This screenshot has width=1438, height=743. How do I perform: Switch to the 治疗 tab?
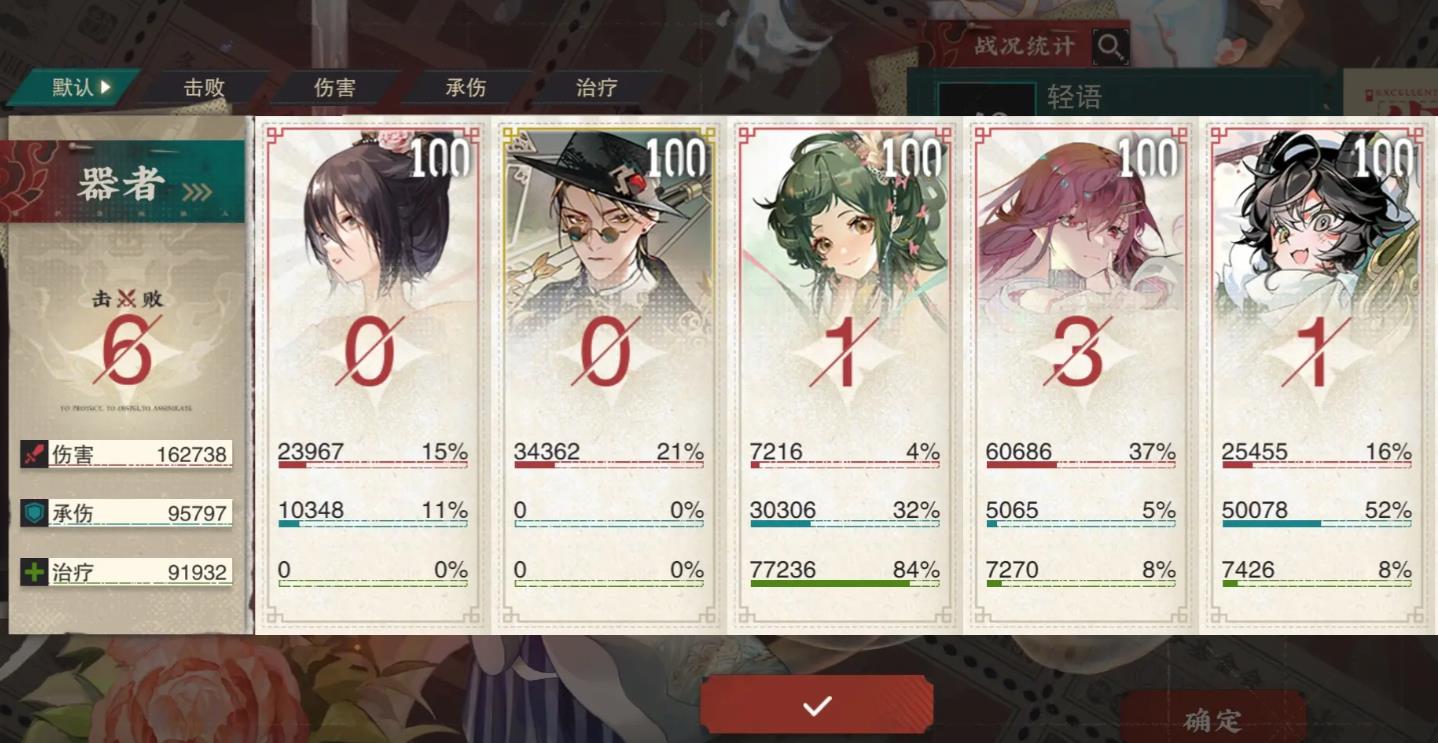point(596,88)
